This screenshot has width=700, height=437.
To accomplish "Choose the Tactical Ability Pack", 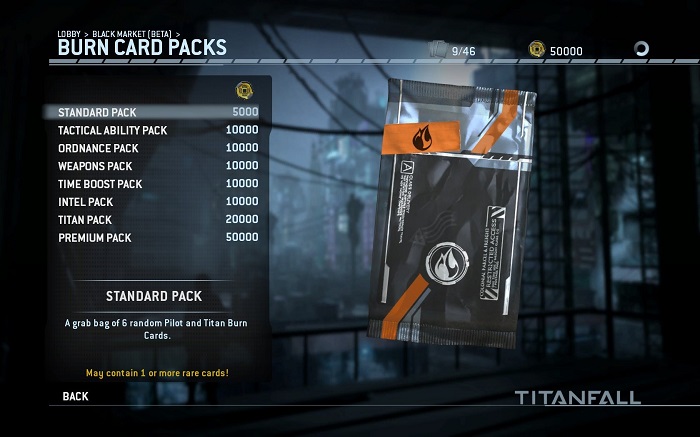I will (x=150, y=130).
